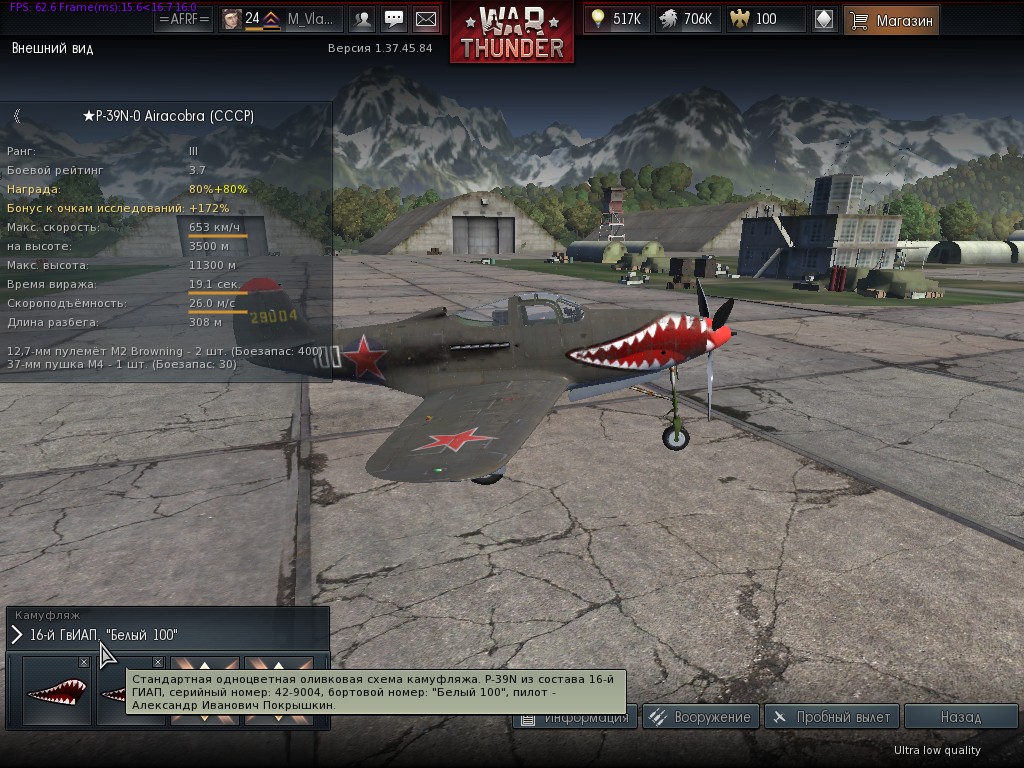
Task: Select the fully visible shark mouth decal slot
Action: coord(56,690)
